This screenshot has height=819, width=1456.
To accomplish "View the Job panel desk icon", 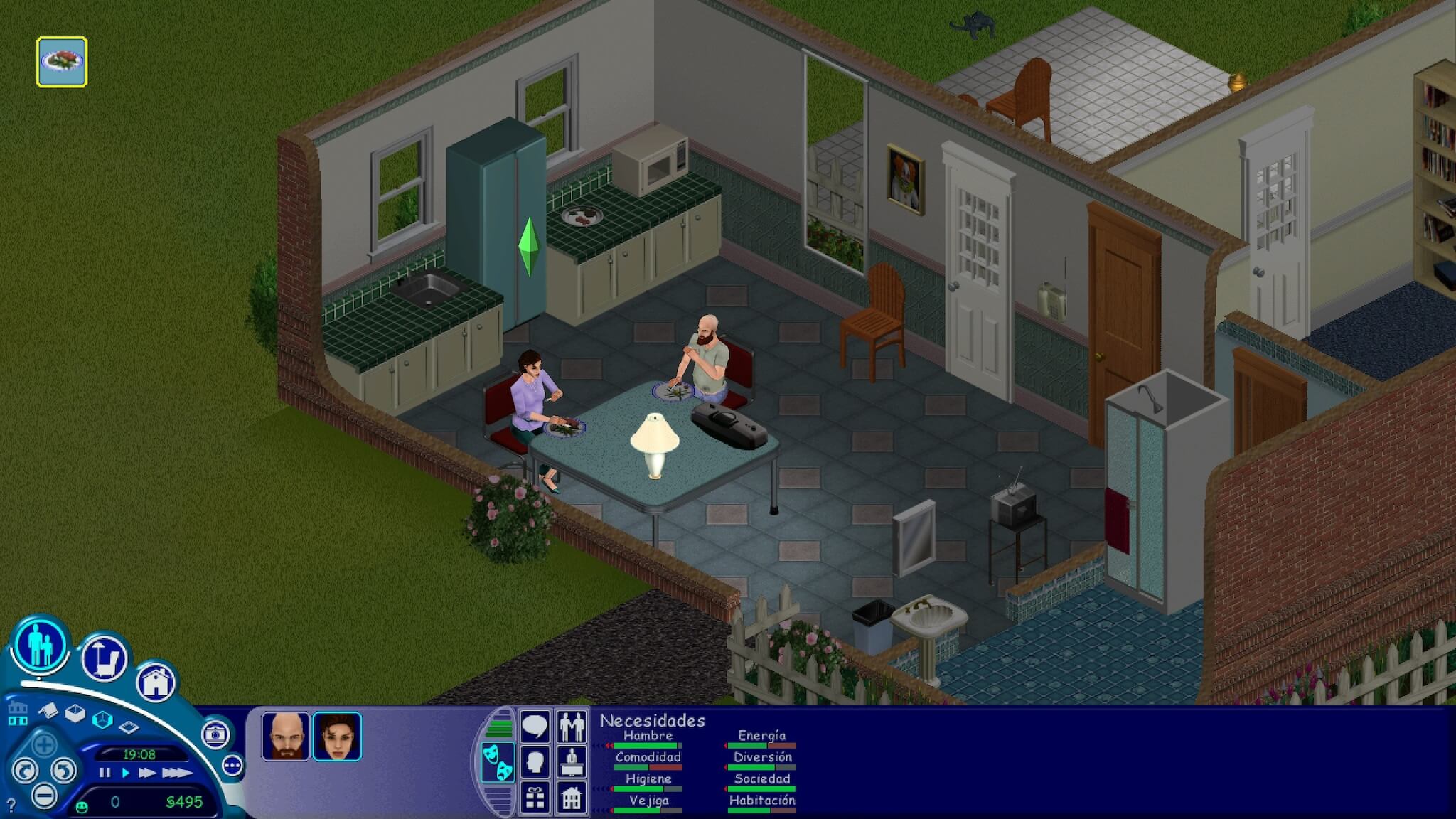I will point(572,762).
